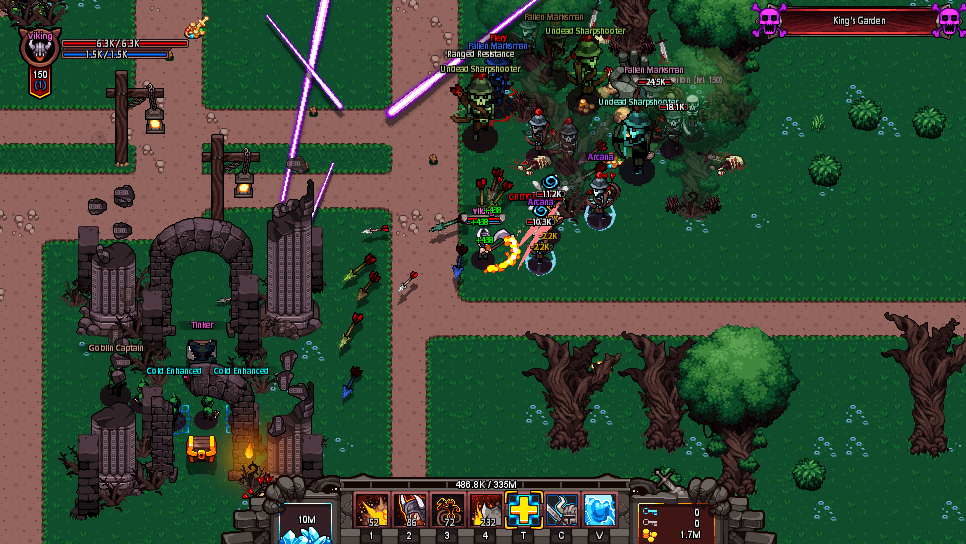
Task: Click the viking character portrait
Action: click(x=40, y=52)
